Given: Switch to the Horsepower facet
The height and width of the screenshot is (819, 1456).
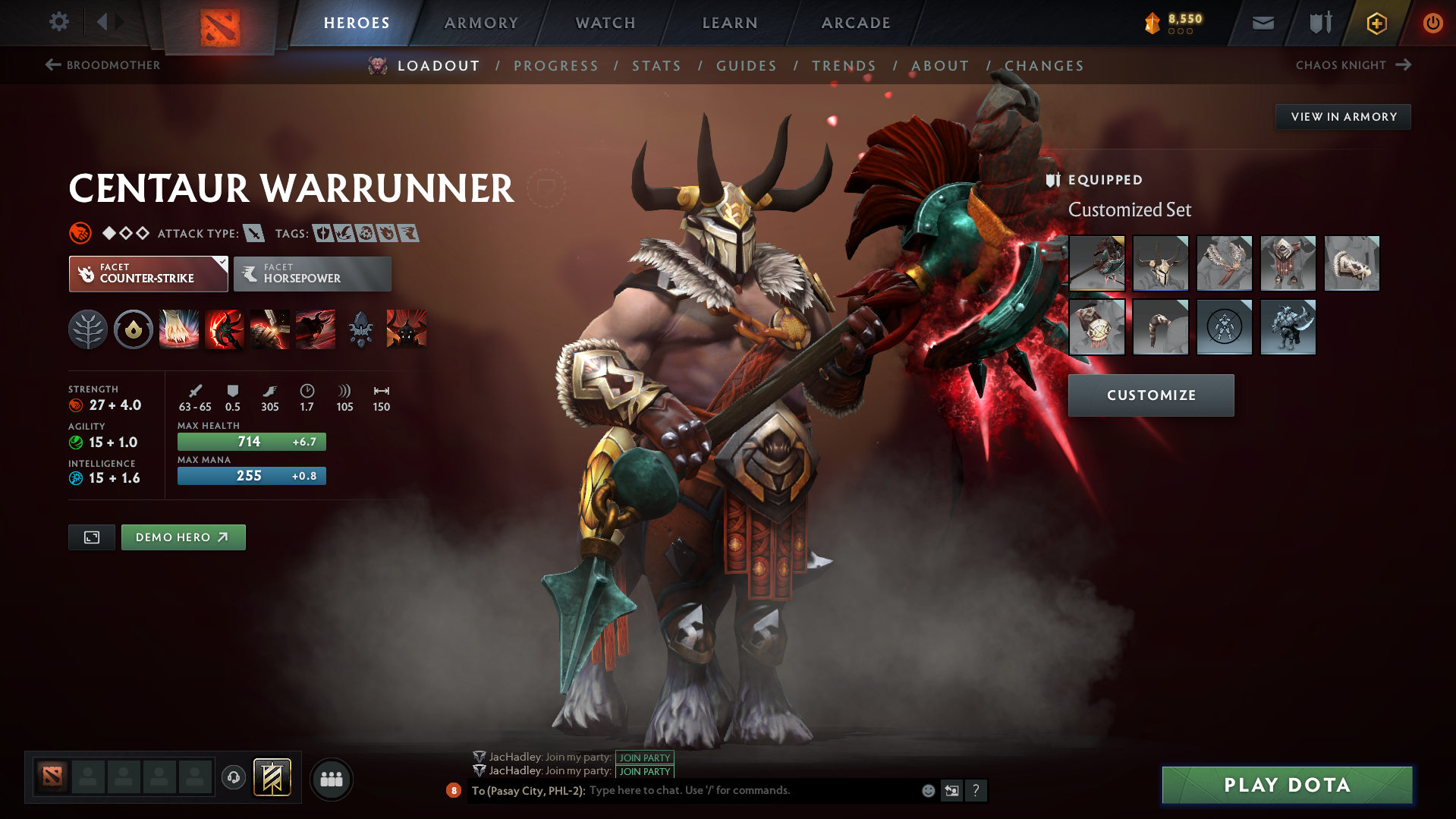Looking at the screenshot, I should (312, 273).
